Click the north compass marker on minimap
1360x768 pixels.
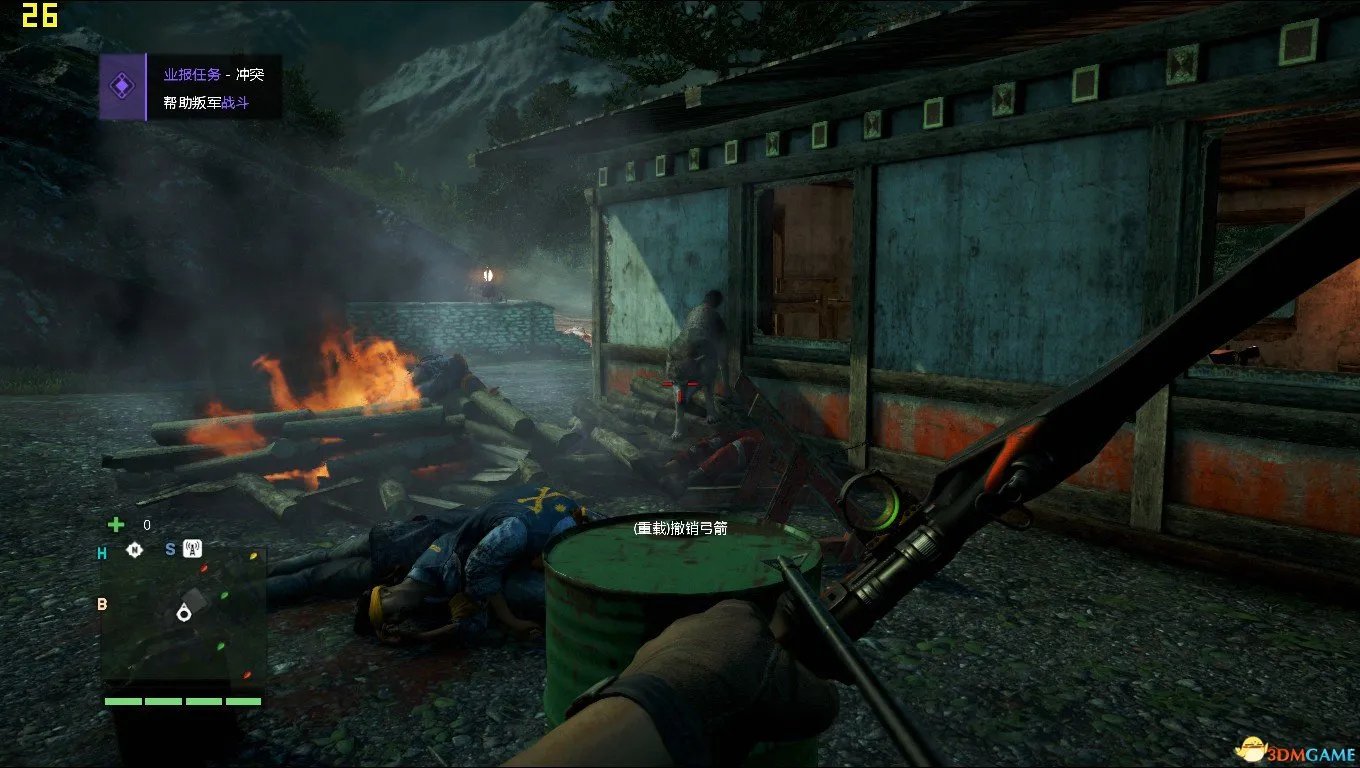(135, 549)
